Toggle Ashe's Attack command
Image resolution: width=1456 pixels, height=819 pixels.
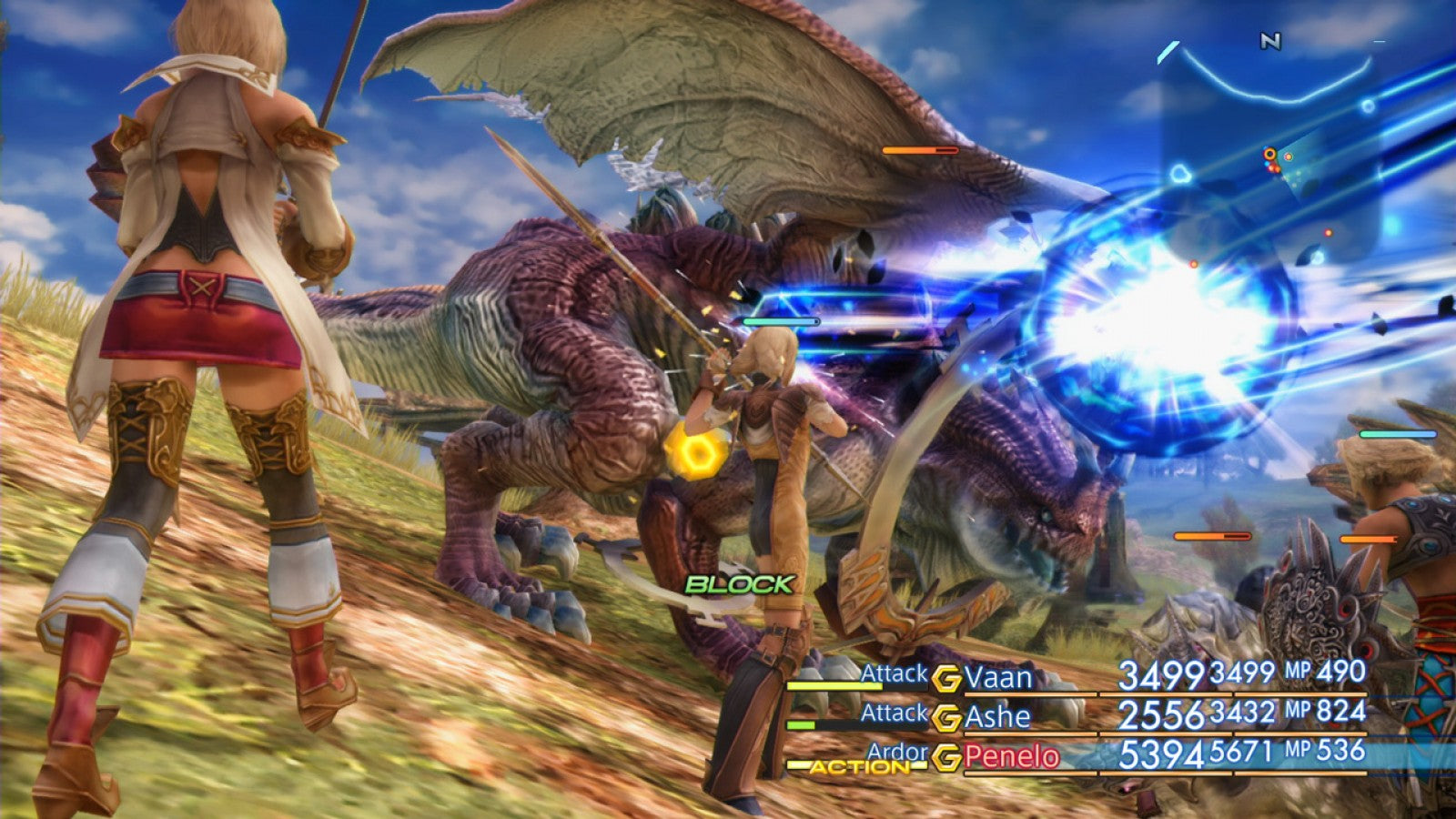(x=894, y=713)
